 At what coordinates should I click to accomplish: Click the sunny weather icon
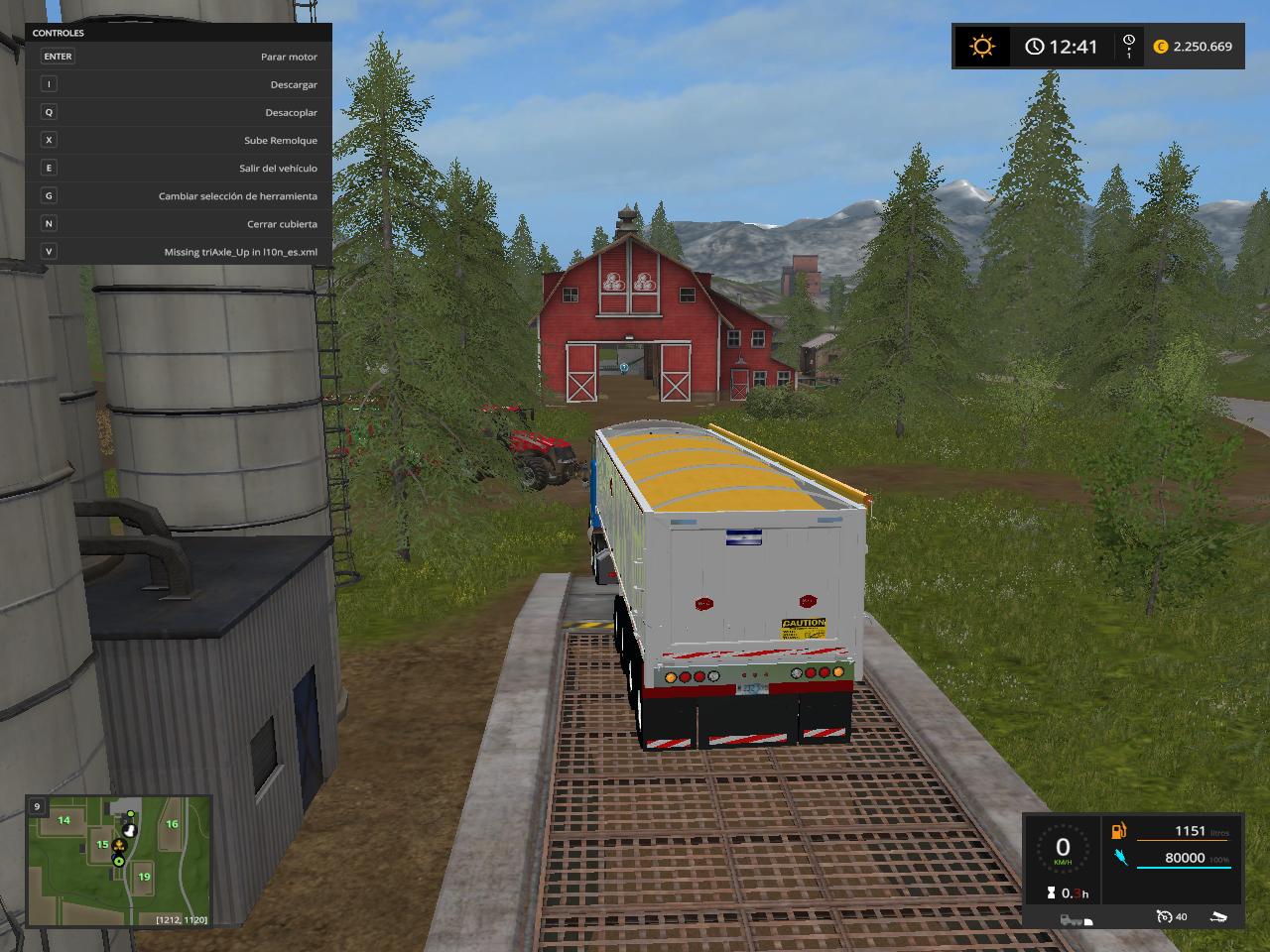[982, 47]
